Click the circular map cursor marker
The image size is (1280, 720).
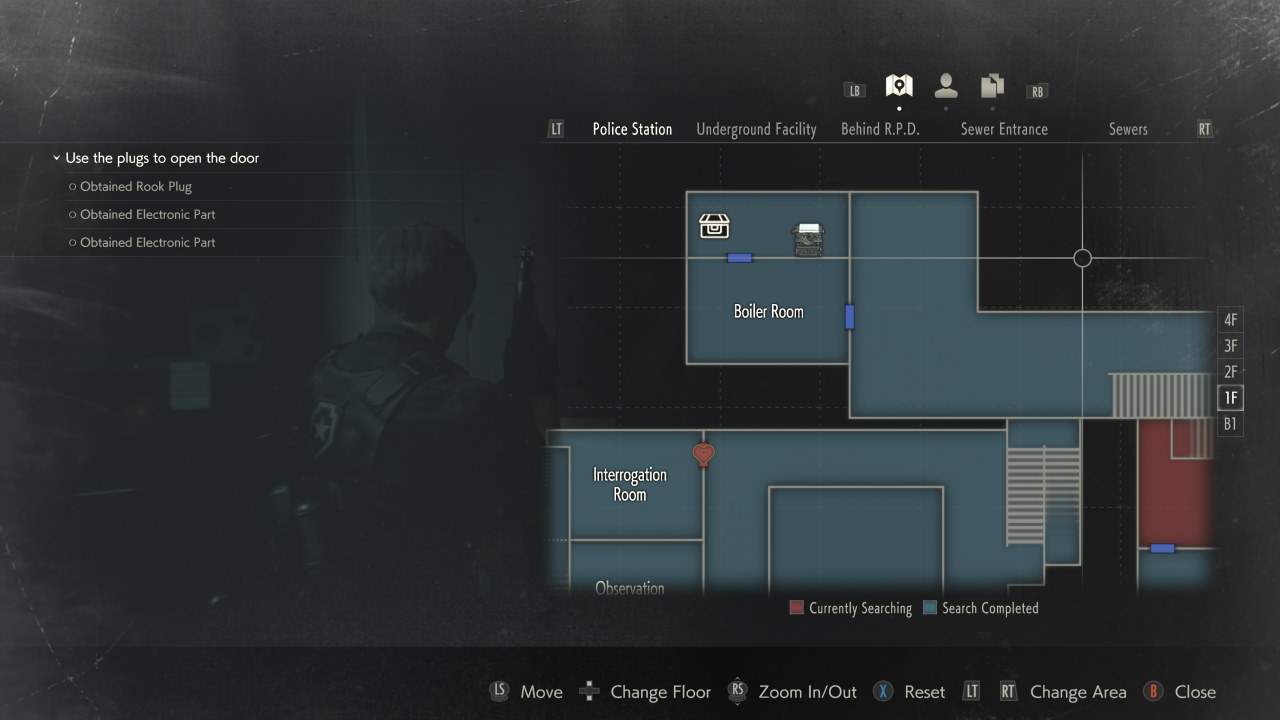(1082, 258)
